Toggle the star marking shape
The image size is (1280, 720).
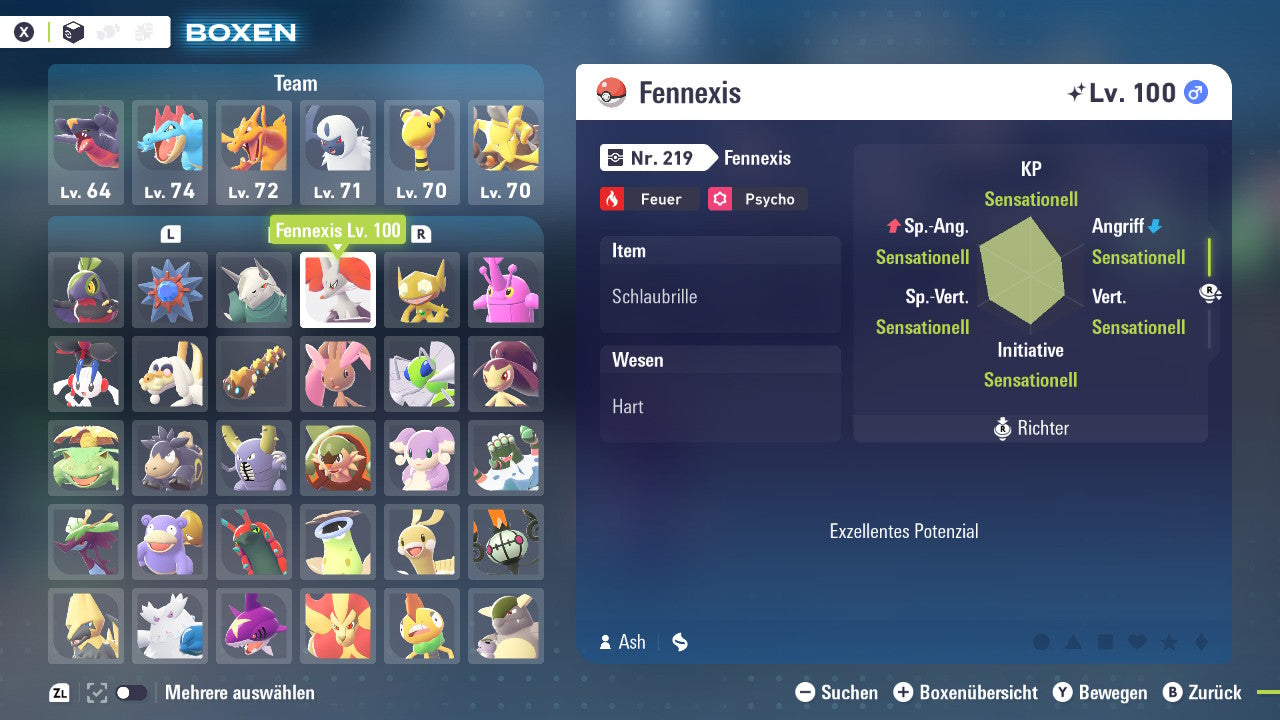(x=1170, y=641)
